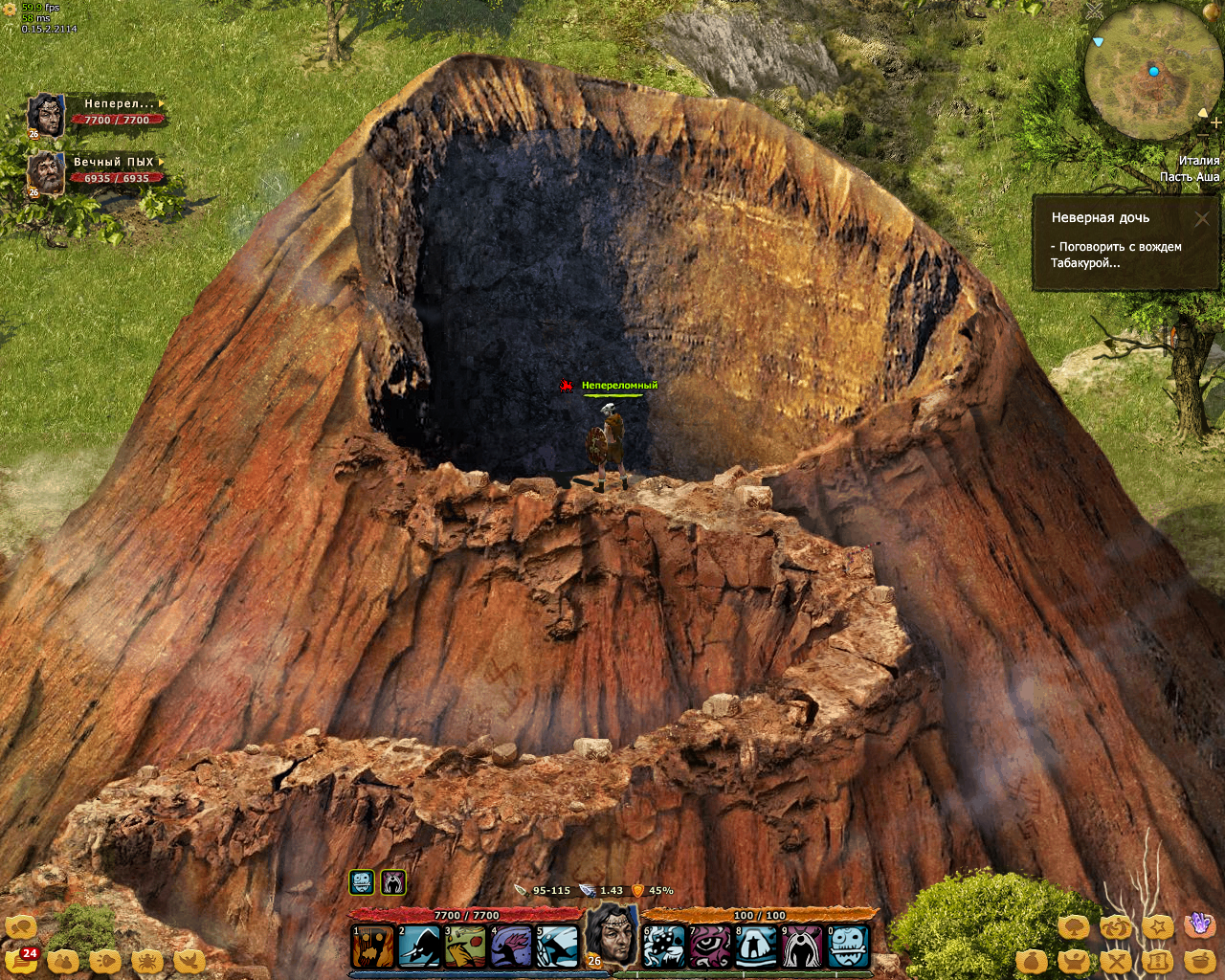The width and height of the screenshot is (1225, 980).
Task: Trigger the purple skill in slot 4
Action: click(x=511, y=947)
